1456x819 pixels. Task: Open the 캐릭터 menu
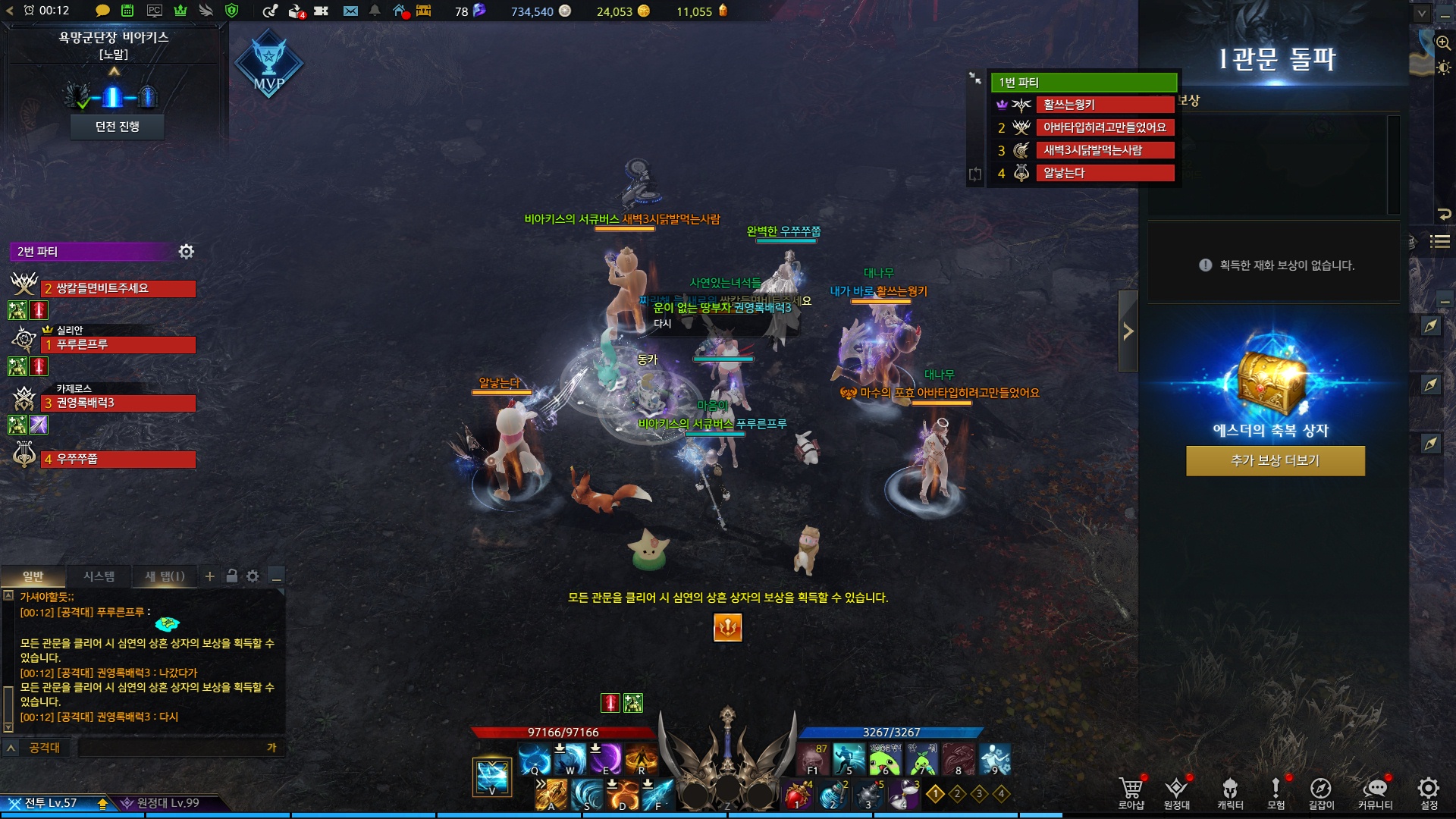pyautogui.click(x=1230, y=792)
